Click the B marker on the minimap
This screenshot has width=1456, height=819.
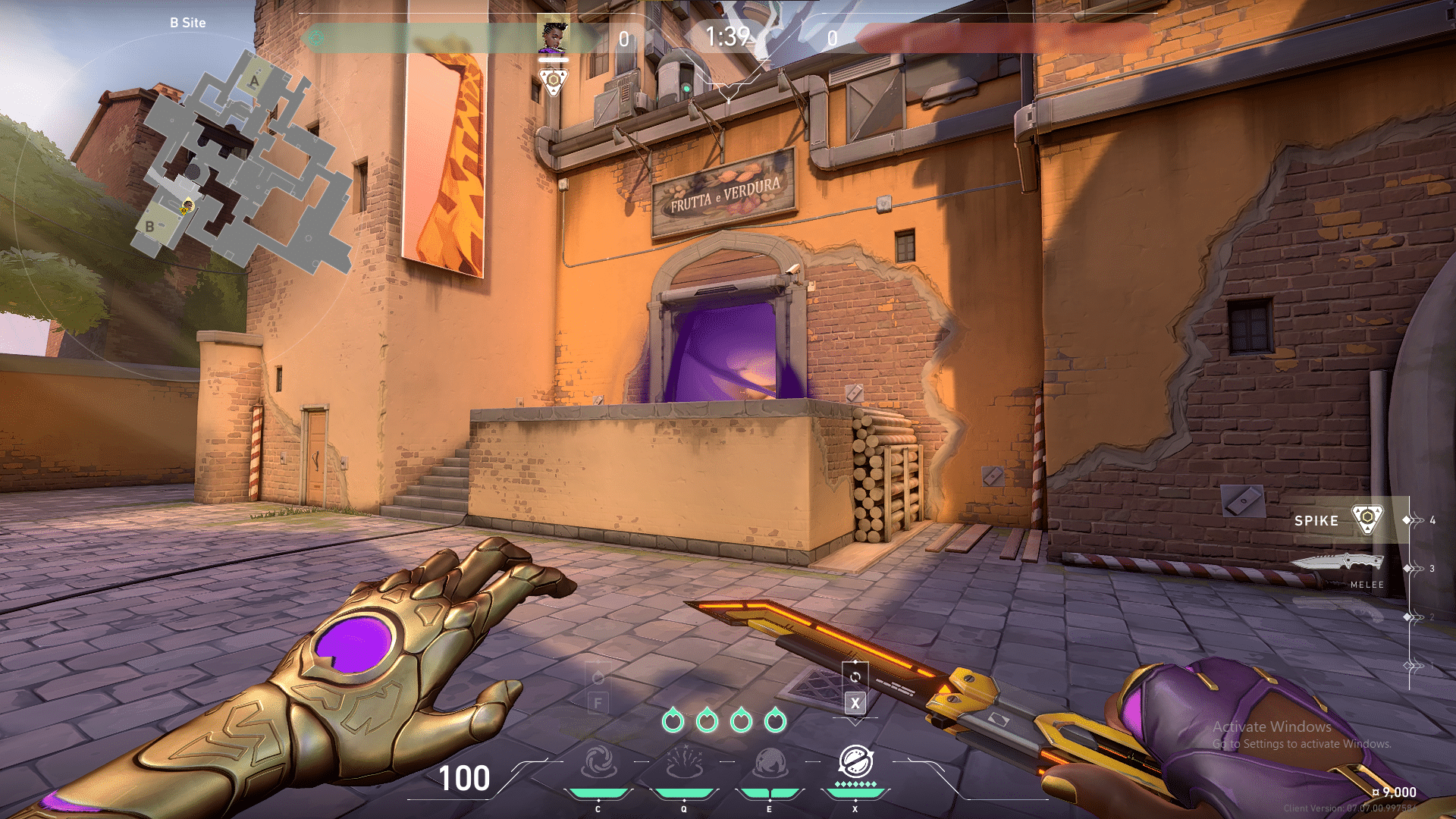149,225
